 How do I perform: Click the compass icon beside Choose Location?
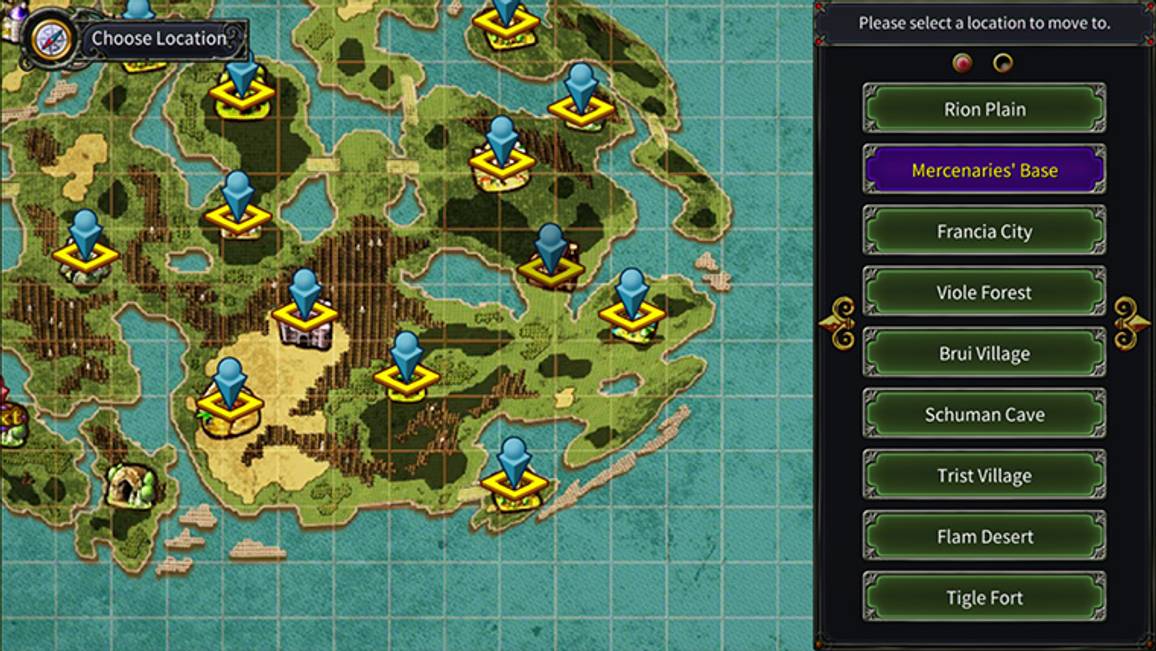(x=48, y=38)
